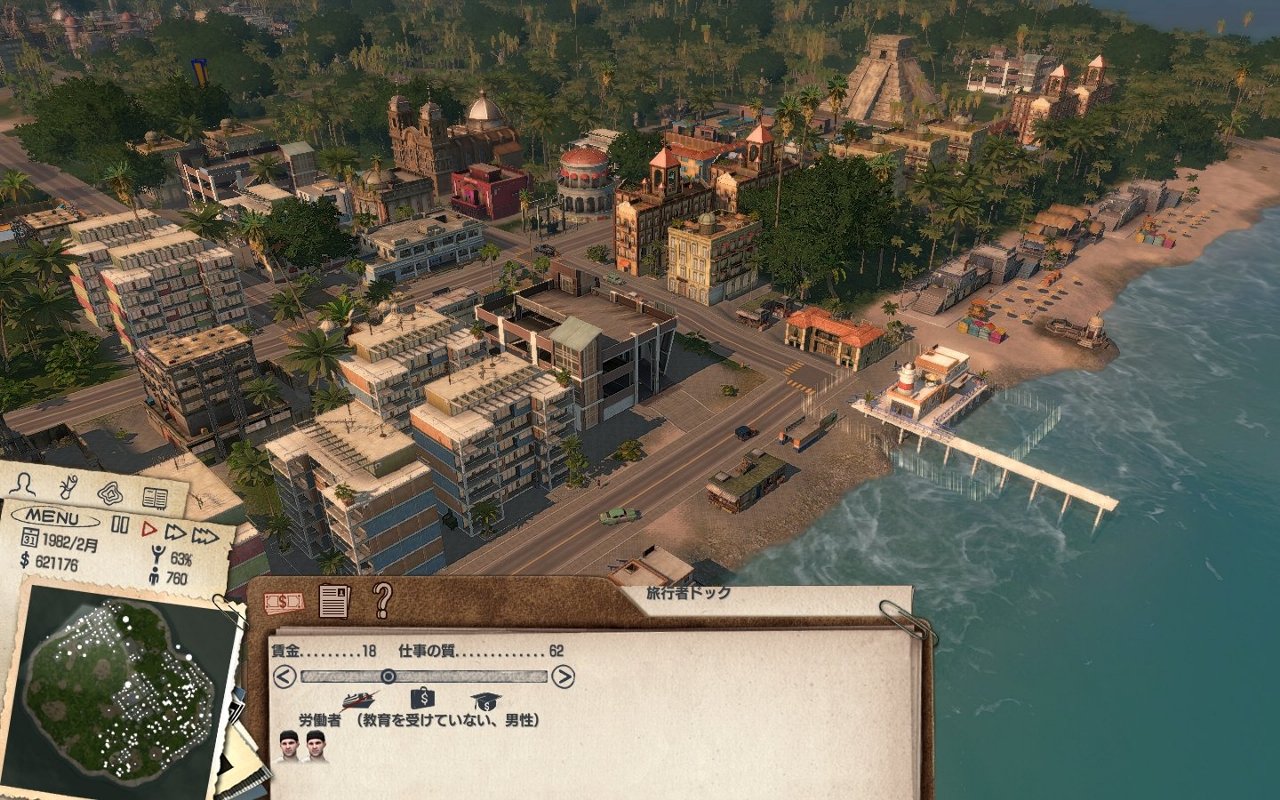This screenshot has height=800, width=1280.
Task: Select the graduation cap icon
Action: [x=486, y=700]
